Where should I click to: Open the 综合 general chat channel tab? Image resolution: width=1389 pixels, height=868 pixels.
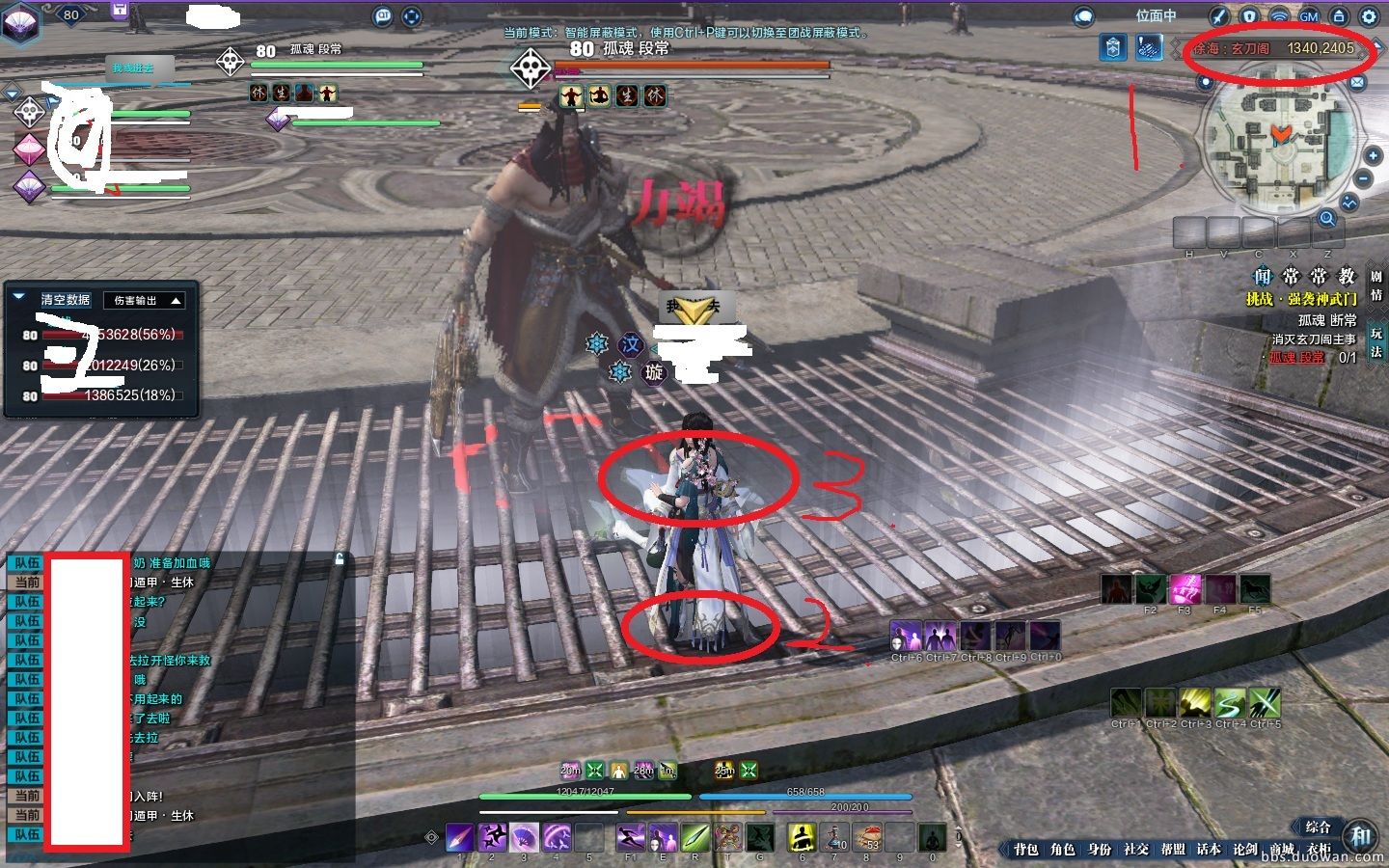point(1318,827)
